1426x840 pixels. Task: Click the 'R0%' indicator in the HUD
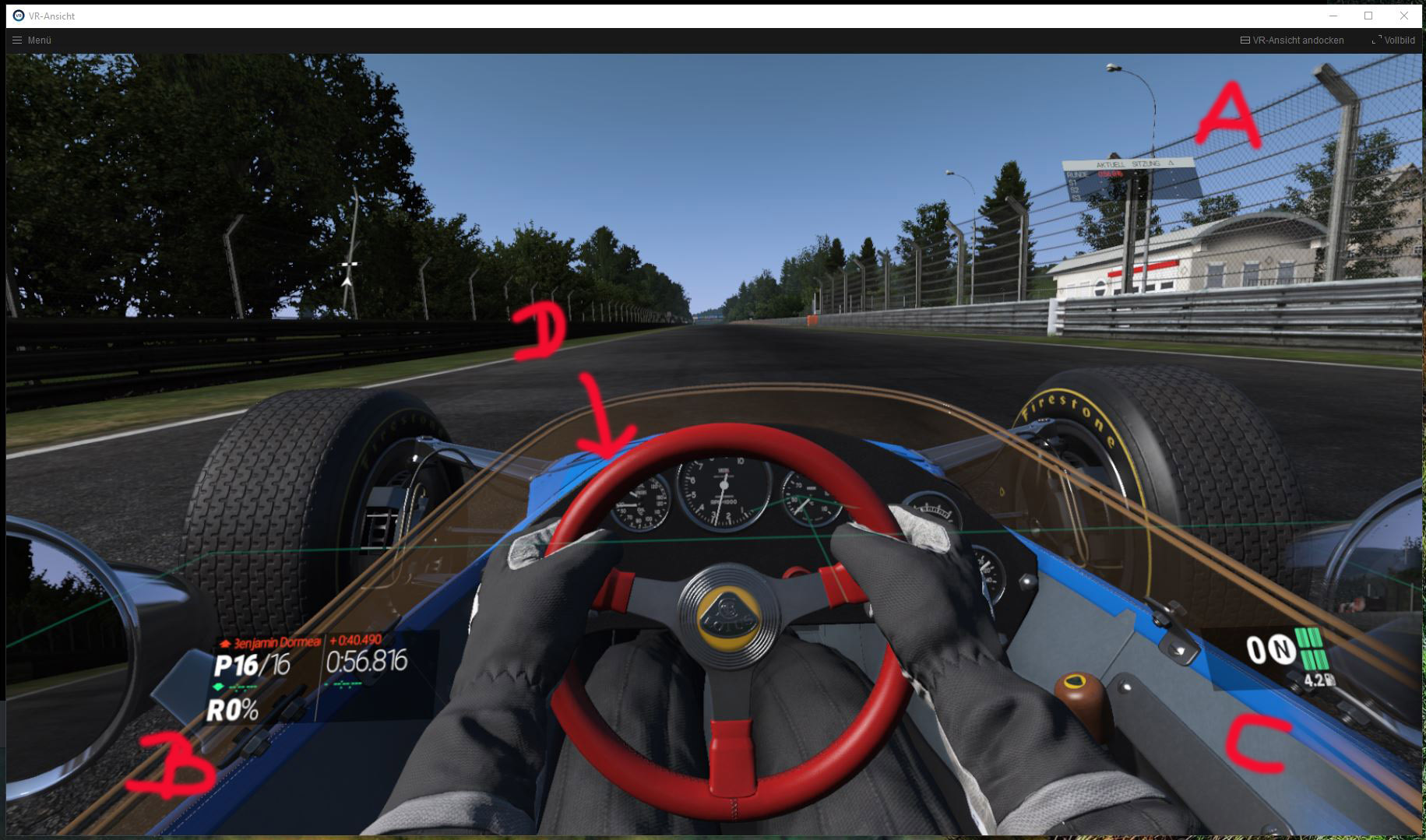coord(231,711)
